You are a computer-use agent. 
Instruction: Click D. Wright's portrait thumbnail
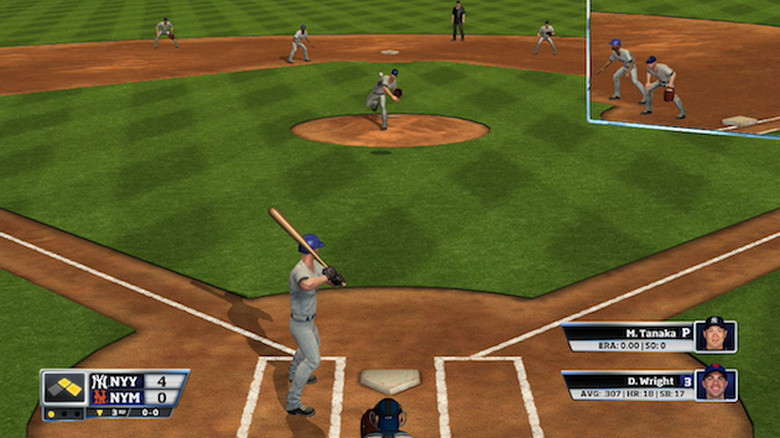click(716, 384)
